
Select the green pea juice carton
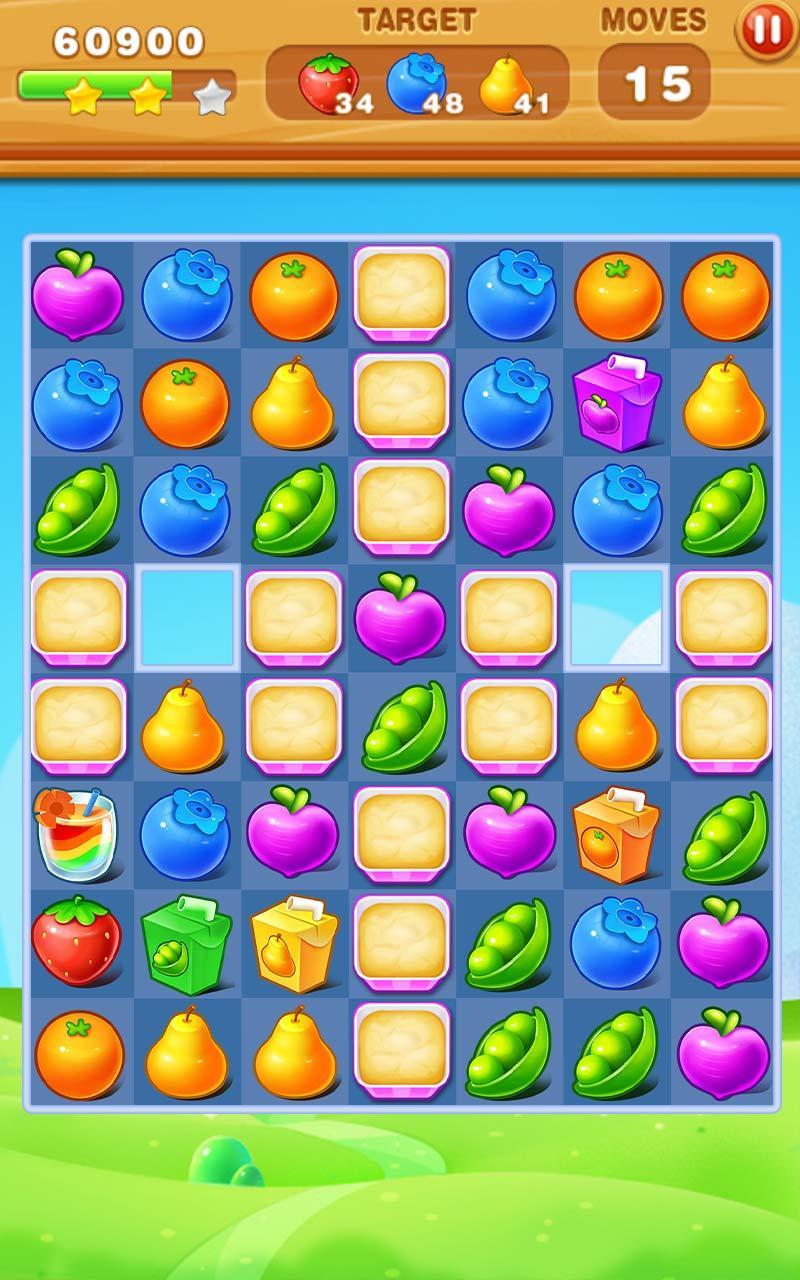pyautogui.click(x=185, y=943)
